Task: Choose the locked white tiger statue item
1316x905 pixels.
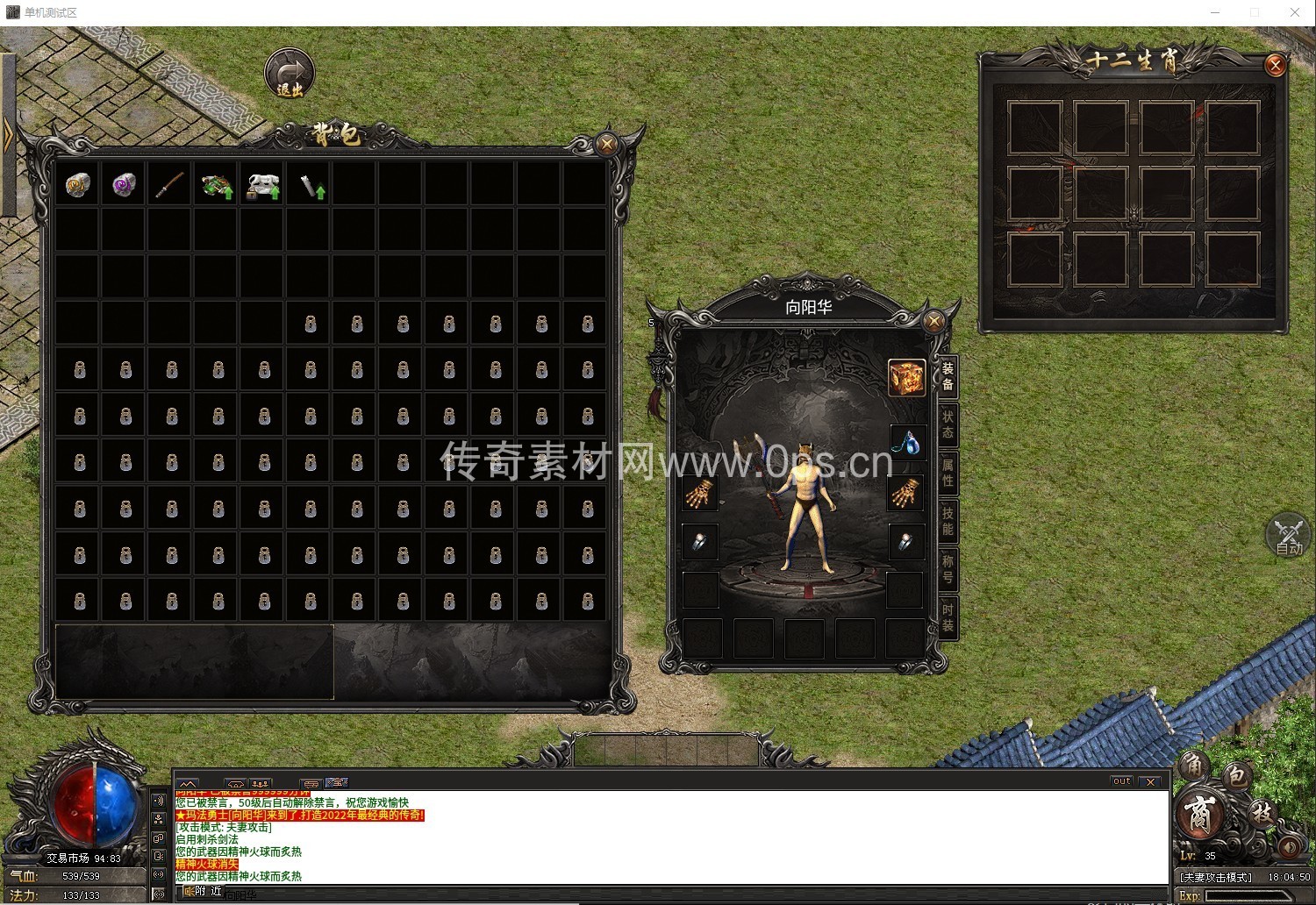Action: (262, 186)
